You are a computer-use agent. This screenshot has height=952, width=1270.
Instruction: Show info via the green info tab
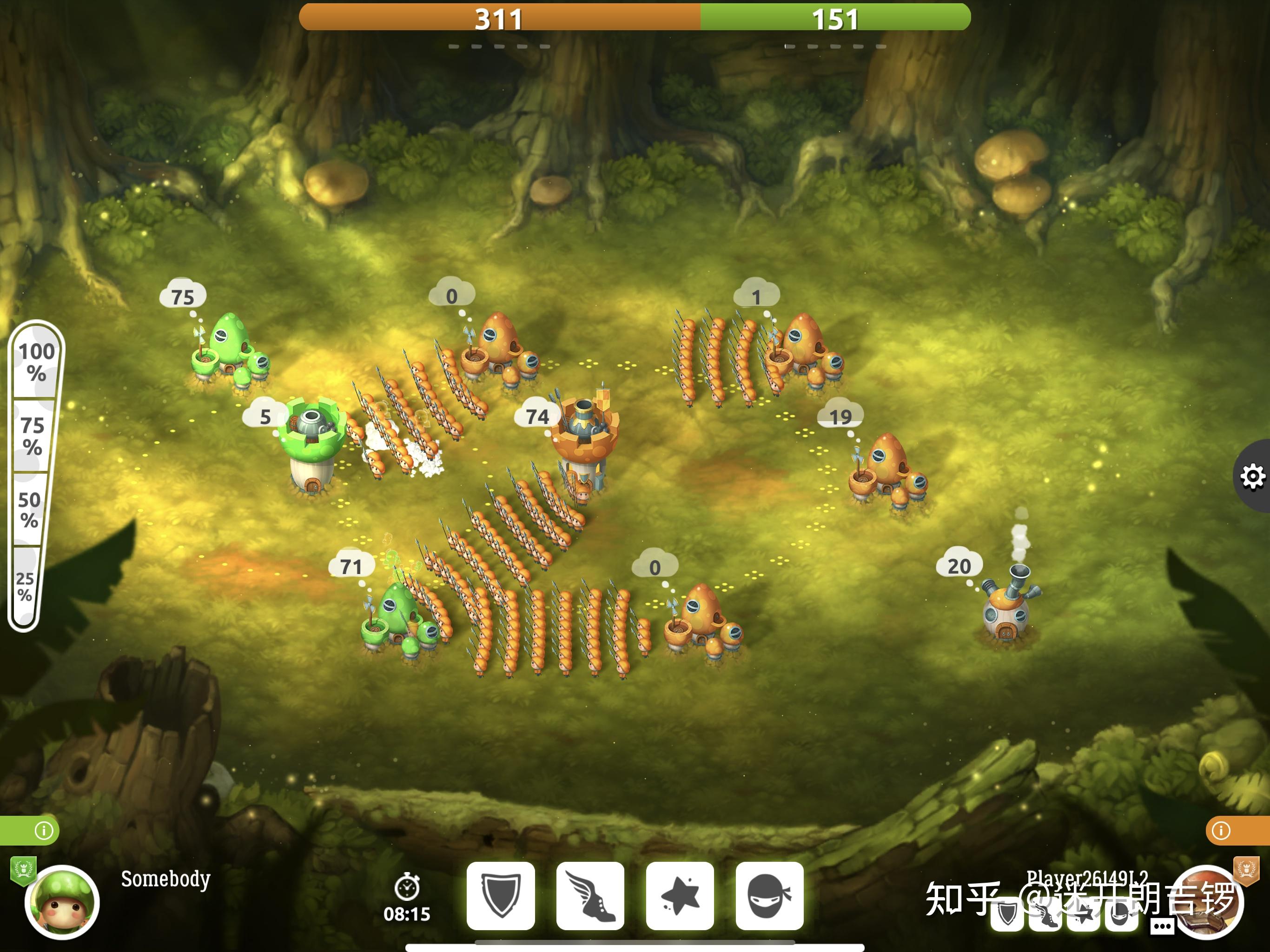tap(43, 831)
